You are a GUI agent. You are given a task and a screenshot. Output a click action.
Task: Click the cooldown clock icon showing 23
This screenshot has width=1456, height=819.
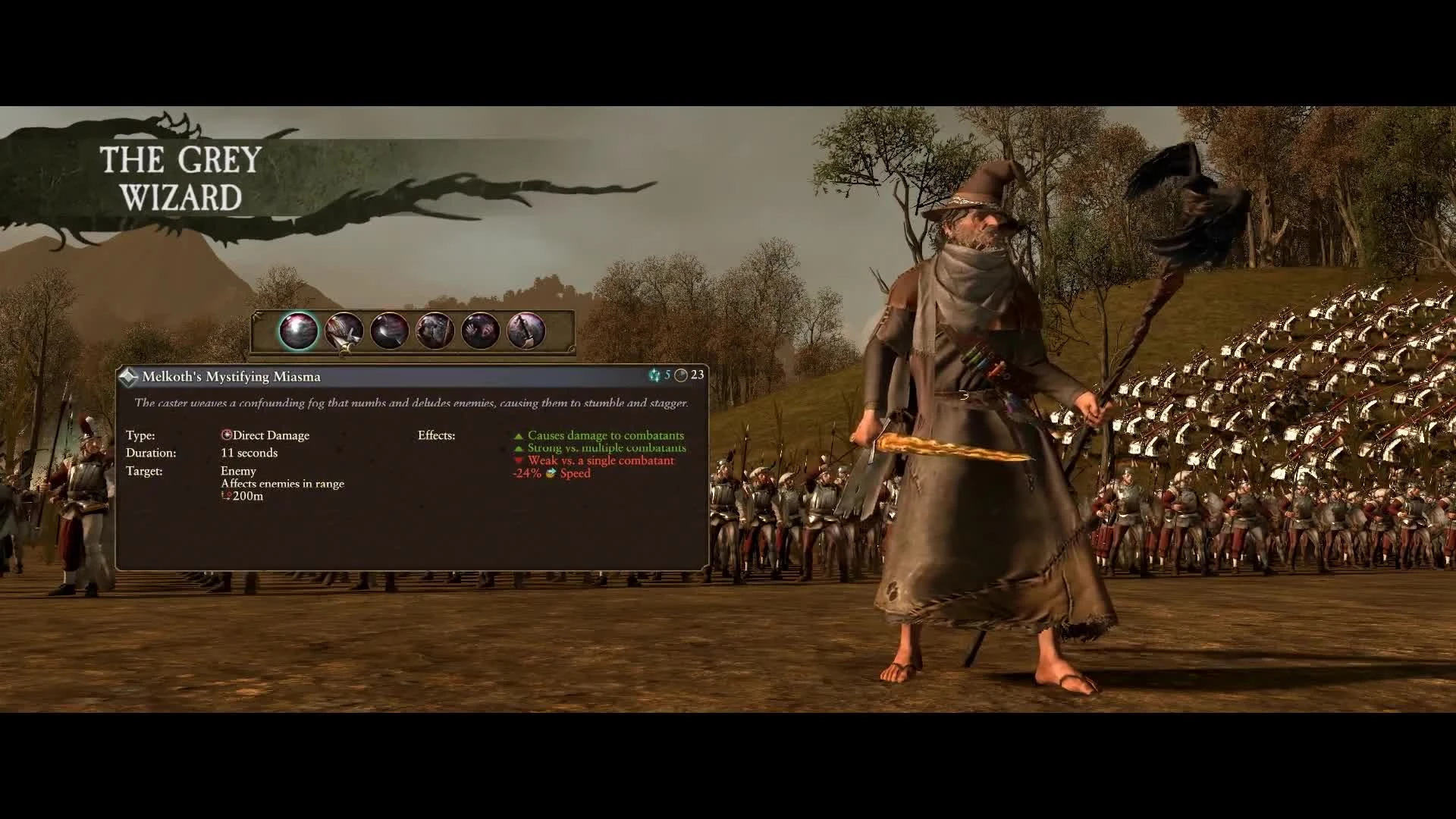pyautogui.click(x=682, y=375)
